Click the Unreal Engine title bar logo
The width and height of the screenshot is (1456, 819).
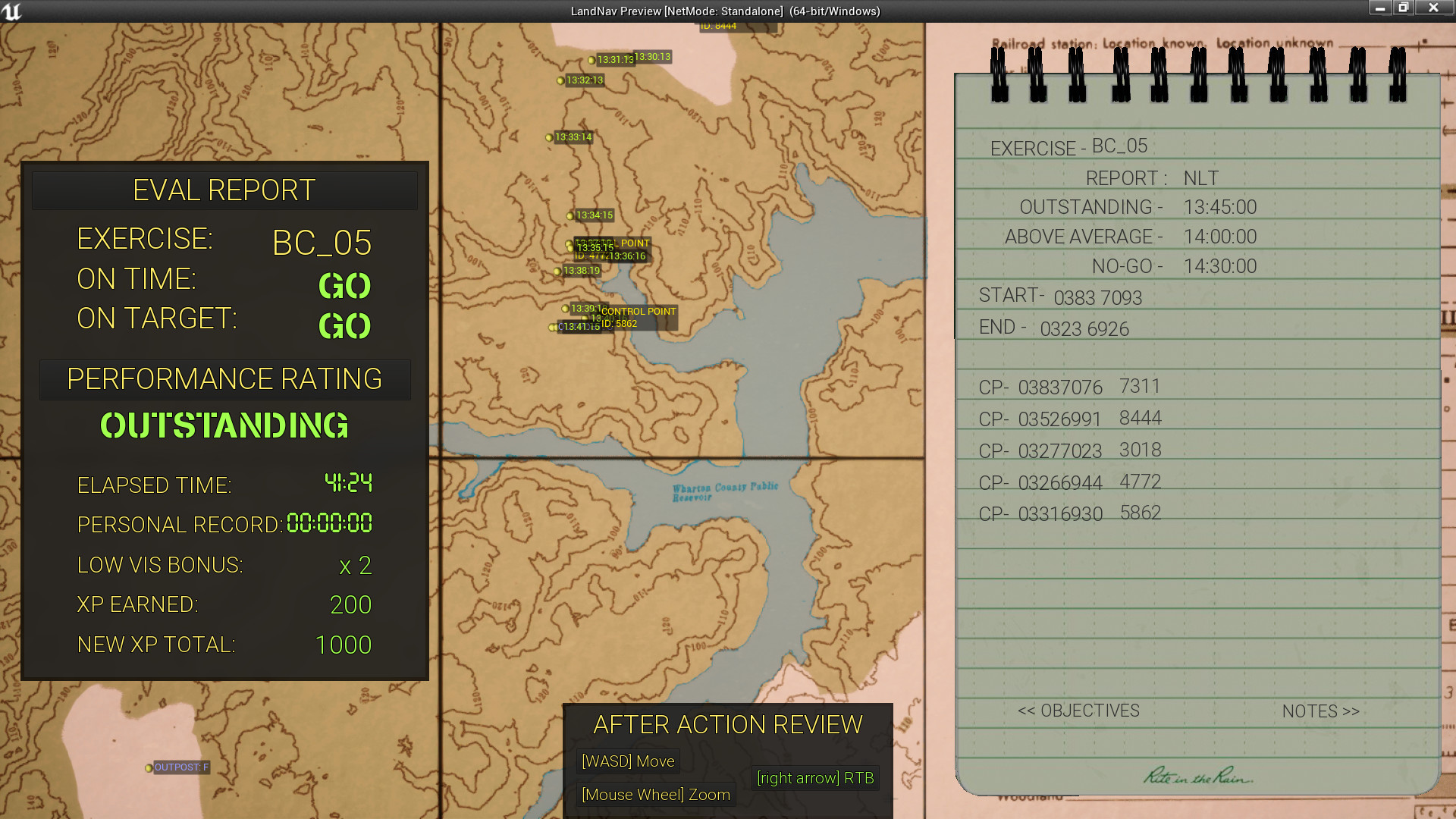pyautogui.click(x=11, y=10)
